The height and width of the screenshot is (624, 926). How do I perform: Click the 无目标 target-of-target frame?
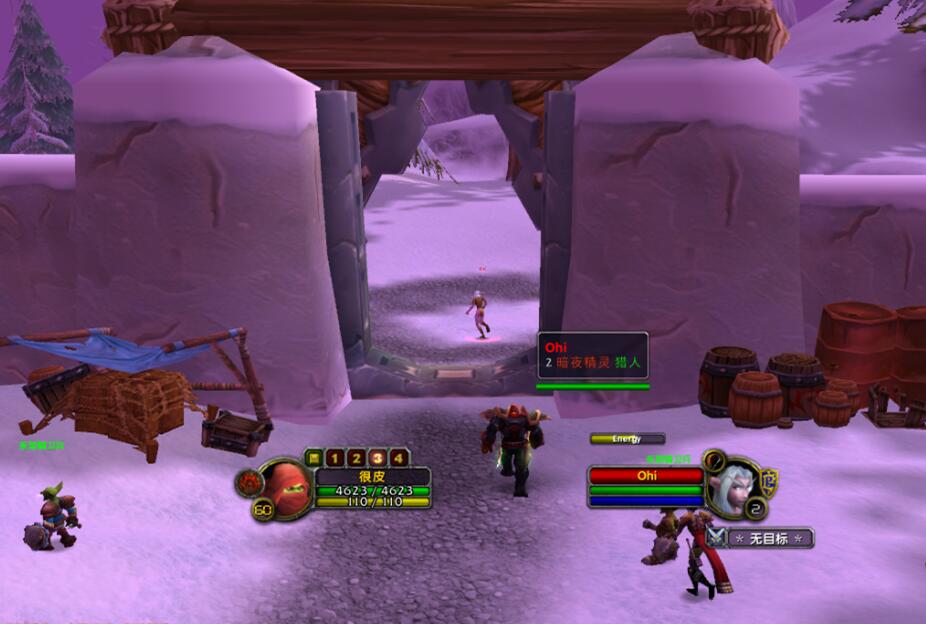pyautogui.click(x=770, y=538)
